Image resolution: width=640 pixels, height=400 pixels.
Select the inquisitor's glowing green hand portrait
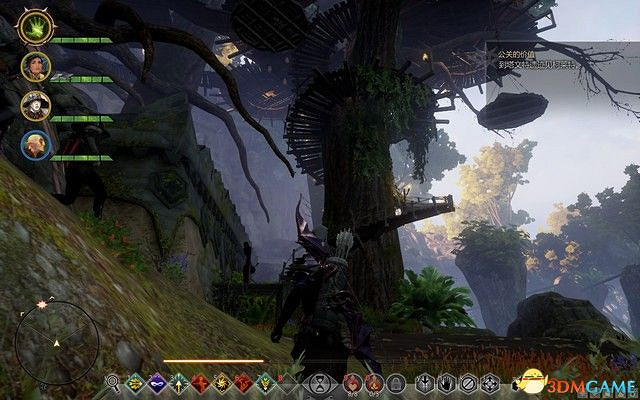(x=33, y=28)
